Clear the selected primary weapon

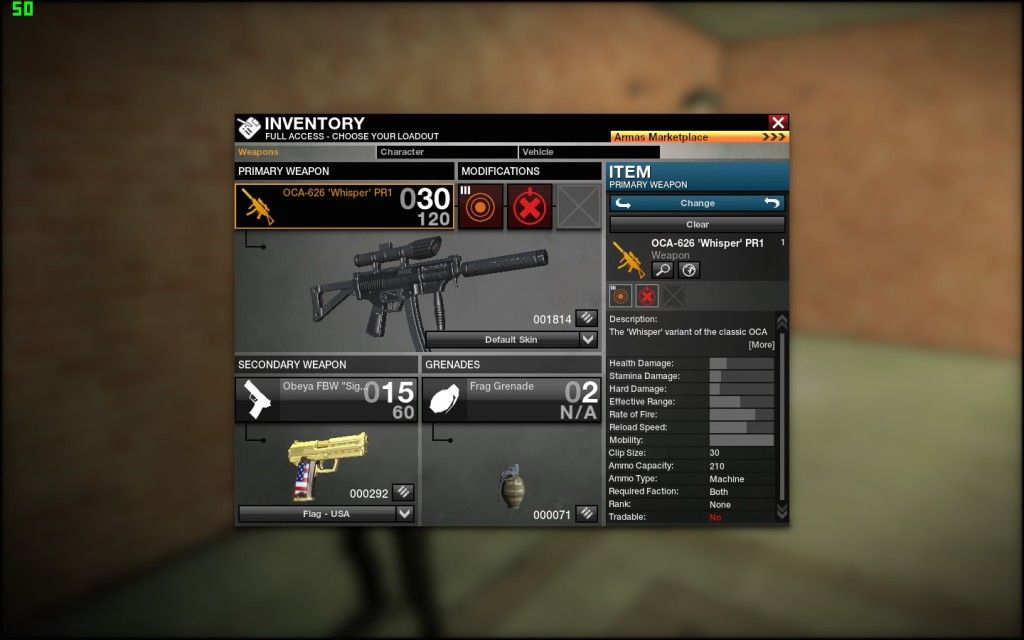point(697,224)
